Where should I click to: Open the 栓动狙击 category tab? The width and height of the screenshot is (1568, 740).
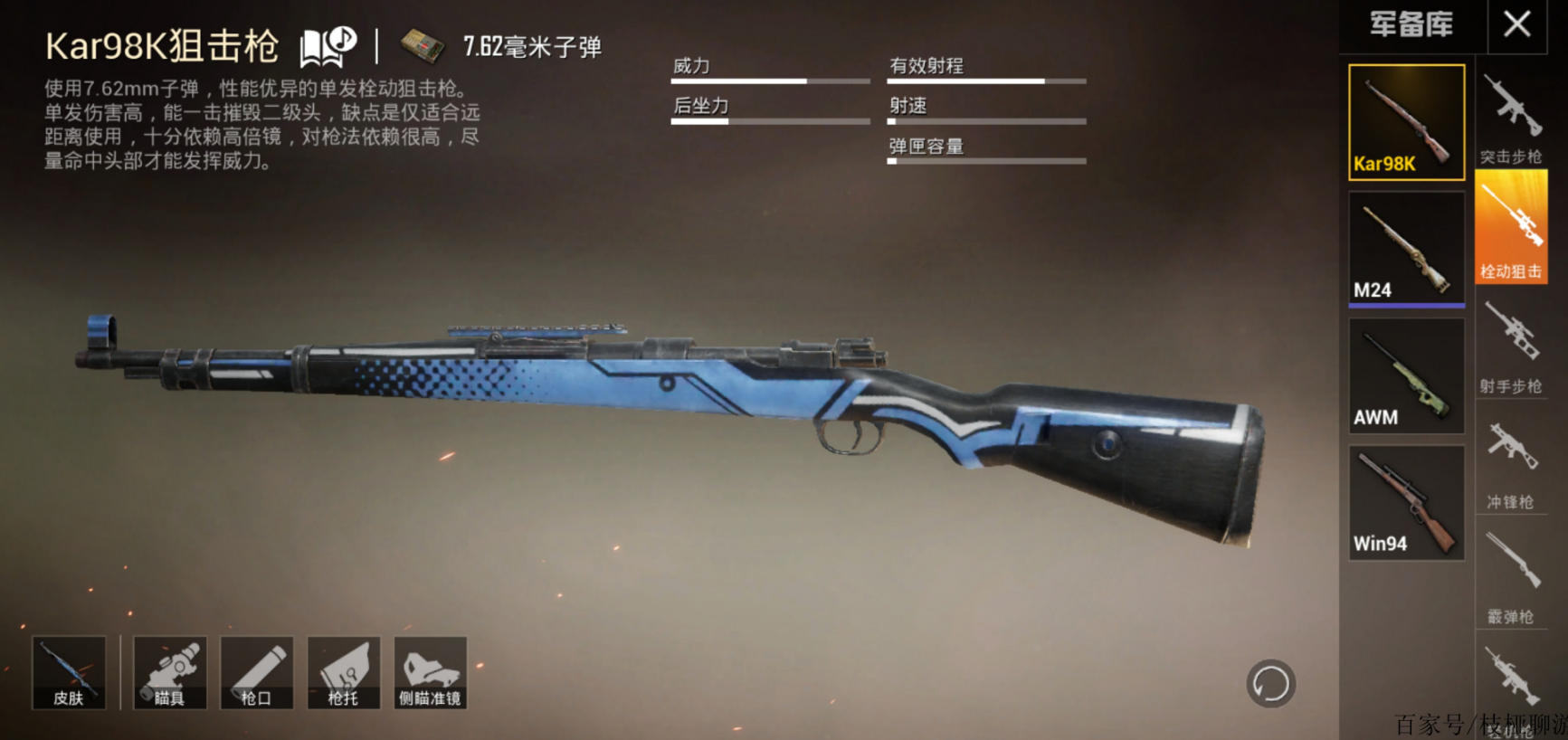[x=1511, y=228]
